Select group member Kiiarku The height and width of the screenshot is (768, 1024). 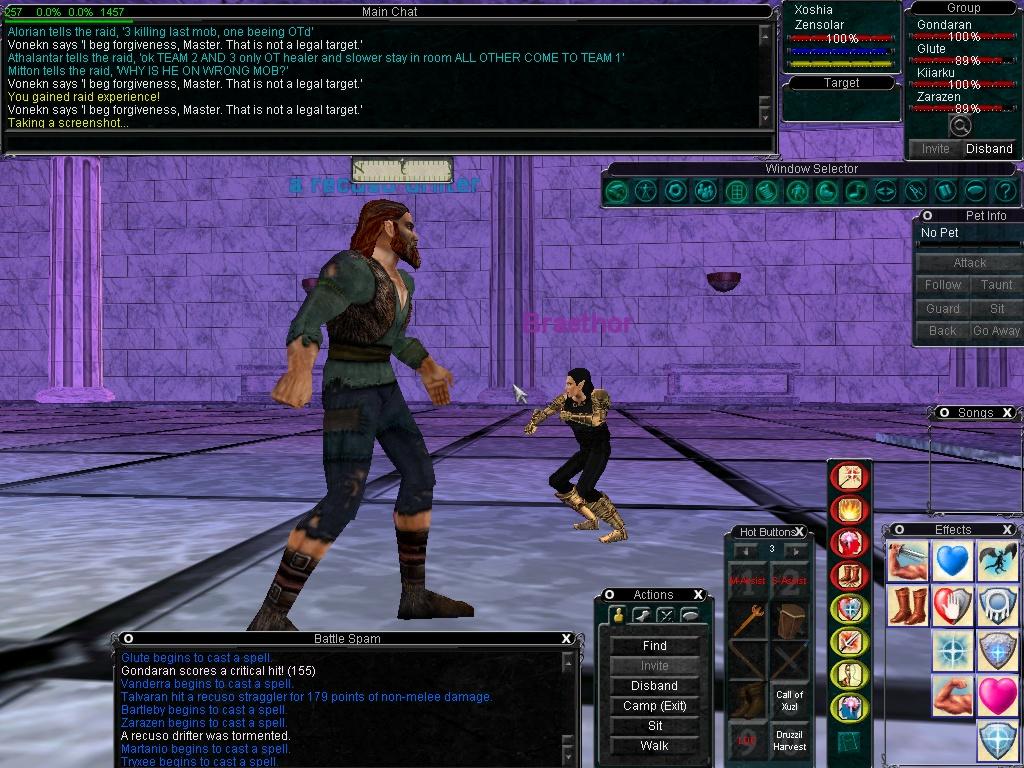tap(936, 73)
